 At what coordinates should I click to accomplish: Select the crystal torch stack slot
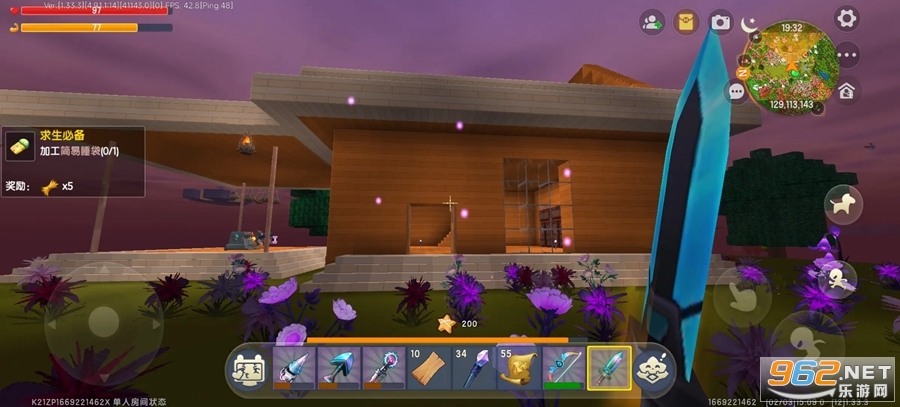click(x=473, y=370)
